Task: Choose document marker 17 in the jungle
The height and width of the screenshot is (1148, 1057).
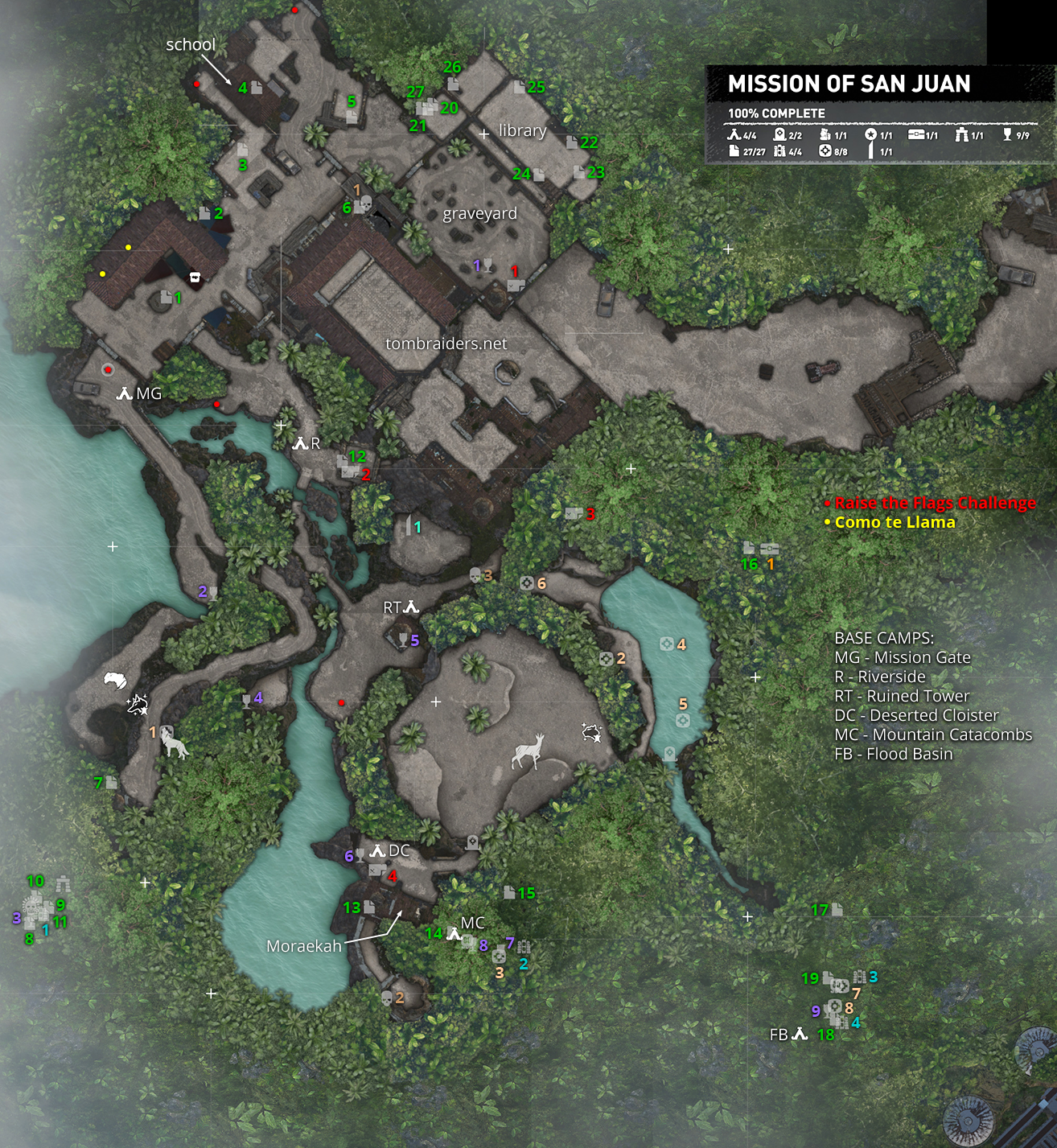Action: pos(837,909)
